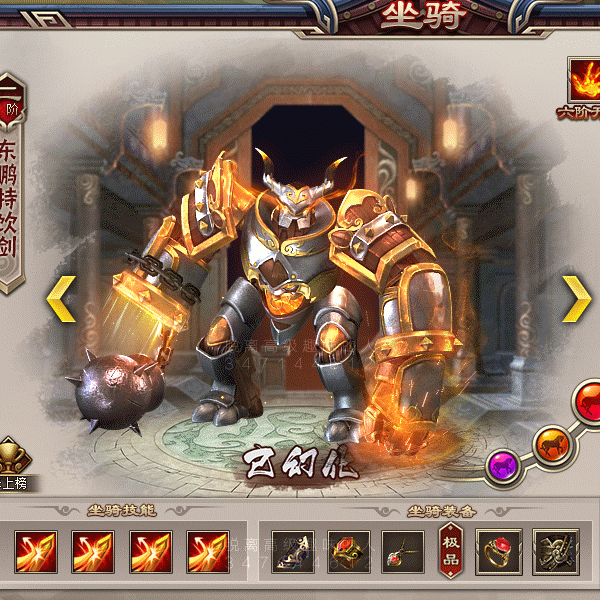
Task: Select the gold ruby ring equipment slot
Action: [x=498, y=551]
